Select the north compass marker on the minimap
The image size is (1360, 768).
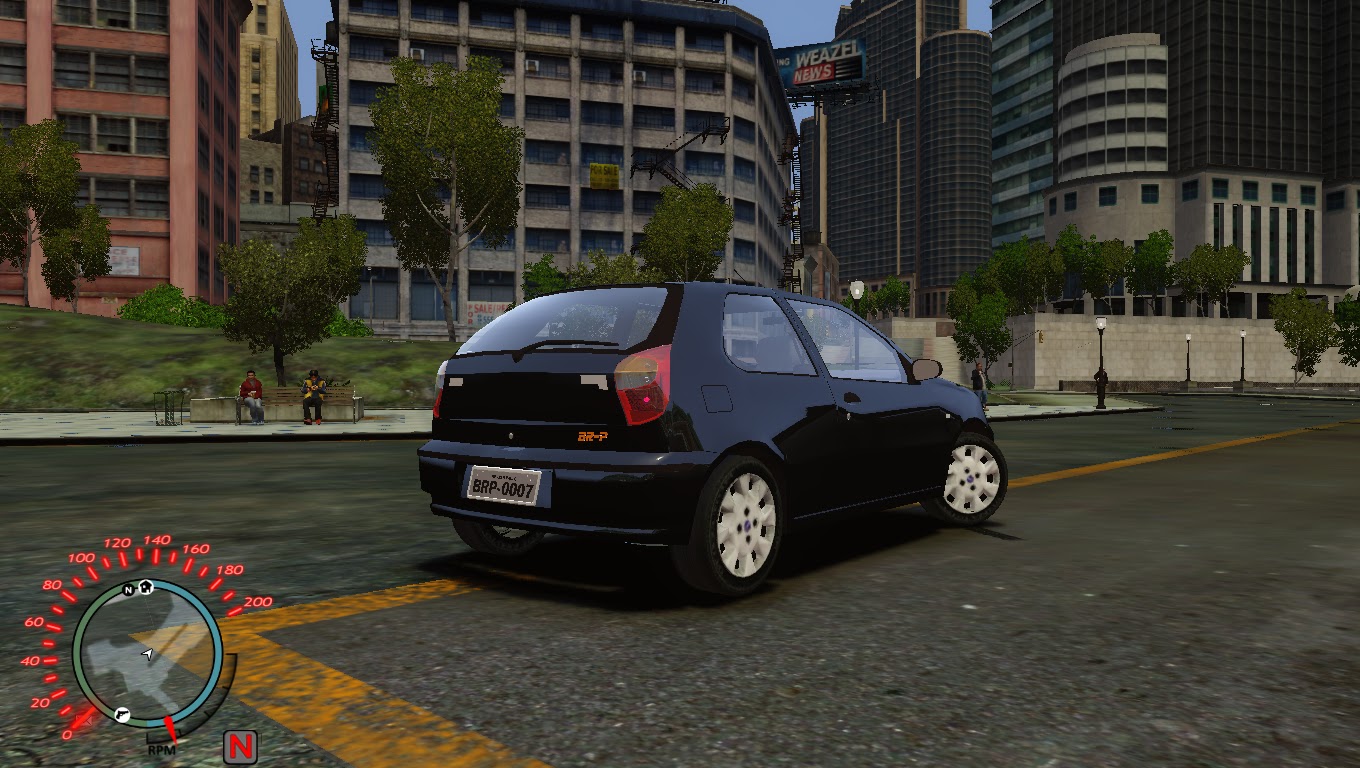tap(129, 589)
